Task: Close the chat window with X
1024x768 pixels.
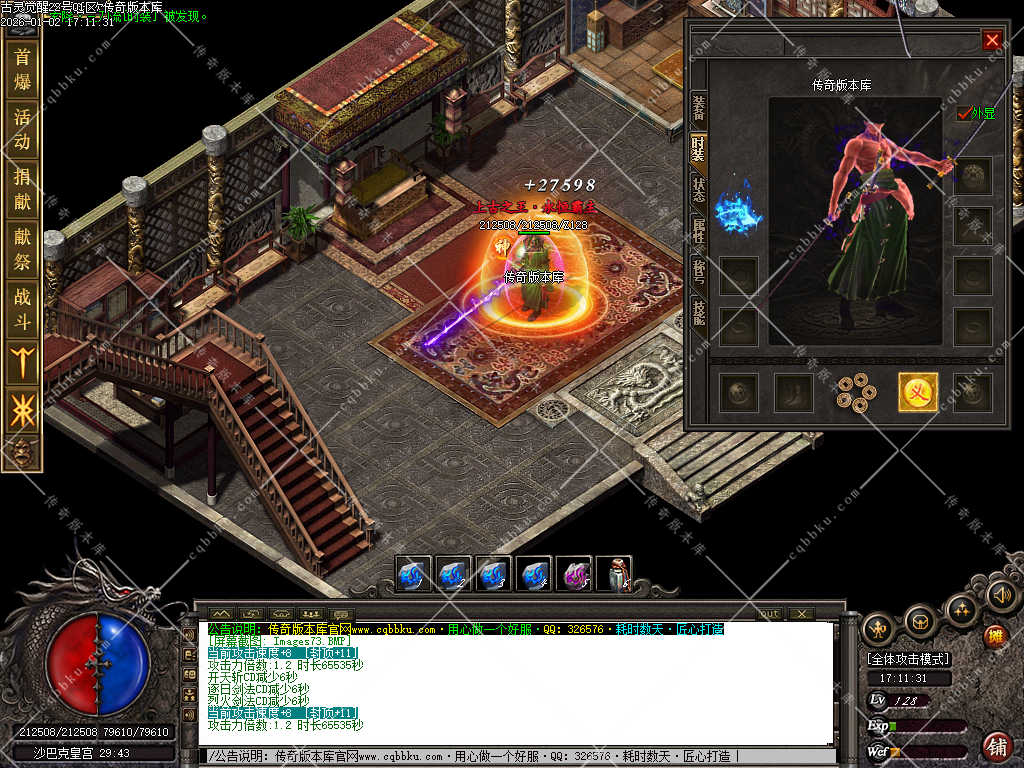Action: (800, 613)
